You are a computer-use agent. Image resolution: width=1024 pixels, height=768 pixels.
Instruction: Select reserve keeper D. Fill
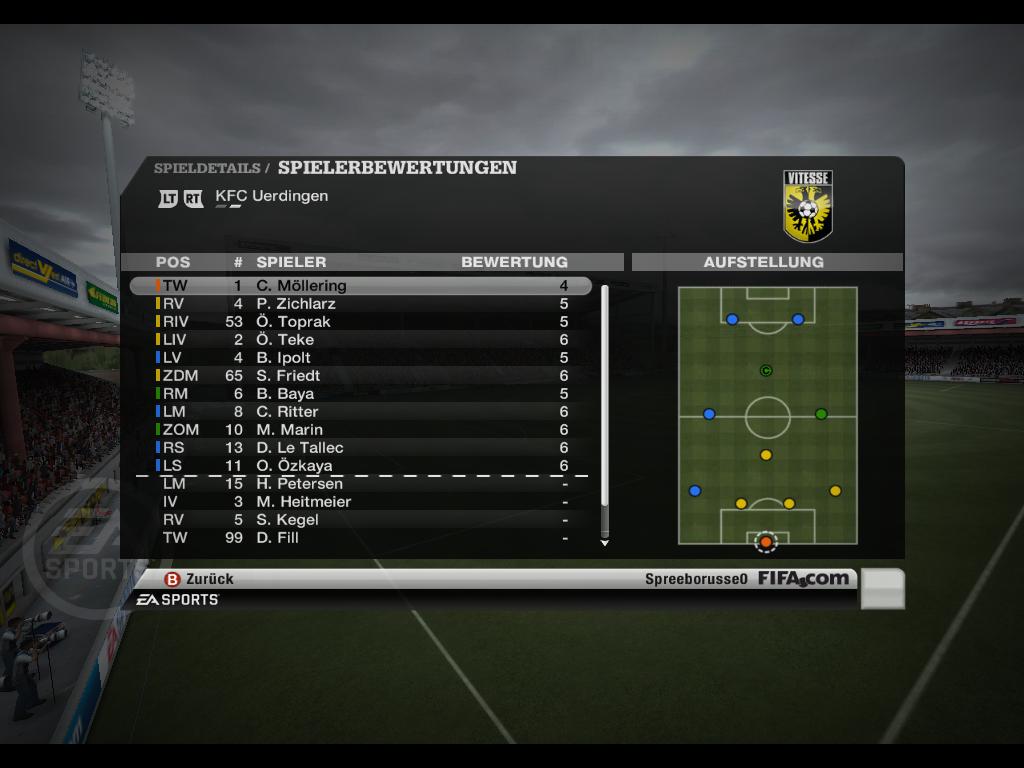tap(360, 538)
